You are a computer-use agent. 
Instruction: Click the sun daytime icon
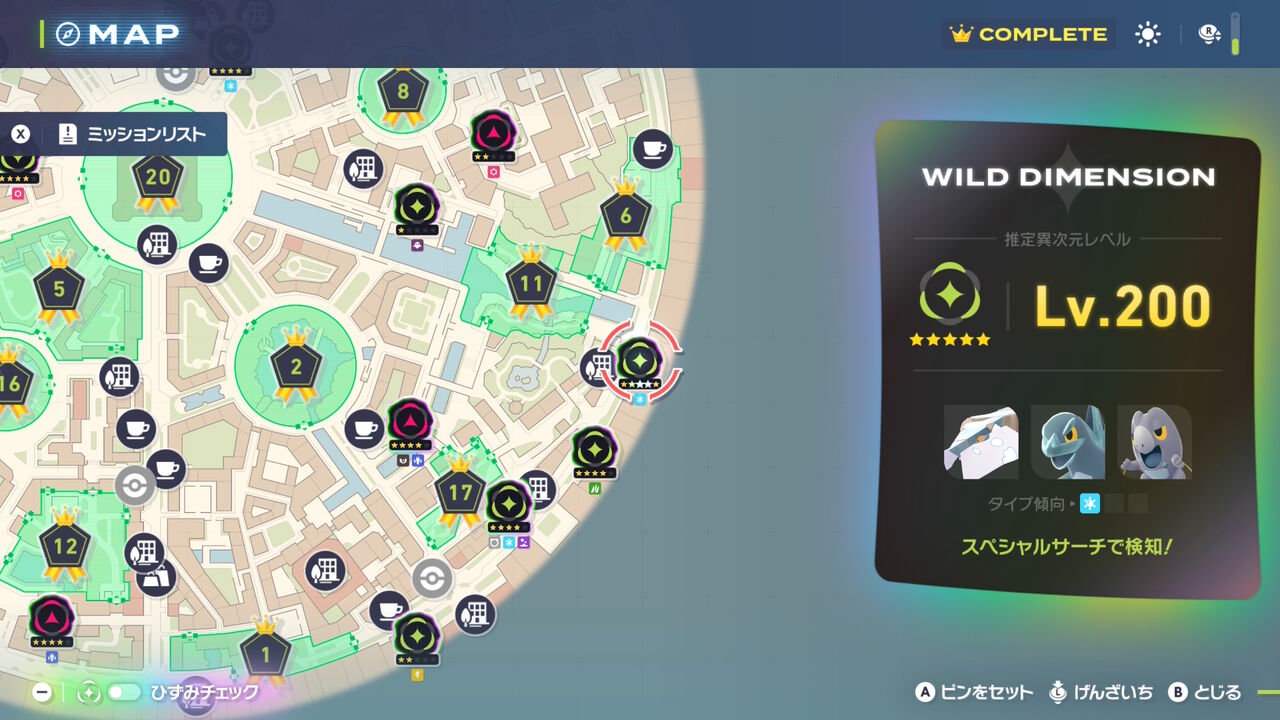point(1148,35)
